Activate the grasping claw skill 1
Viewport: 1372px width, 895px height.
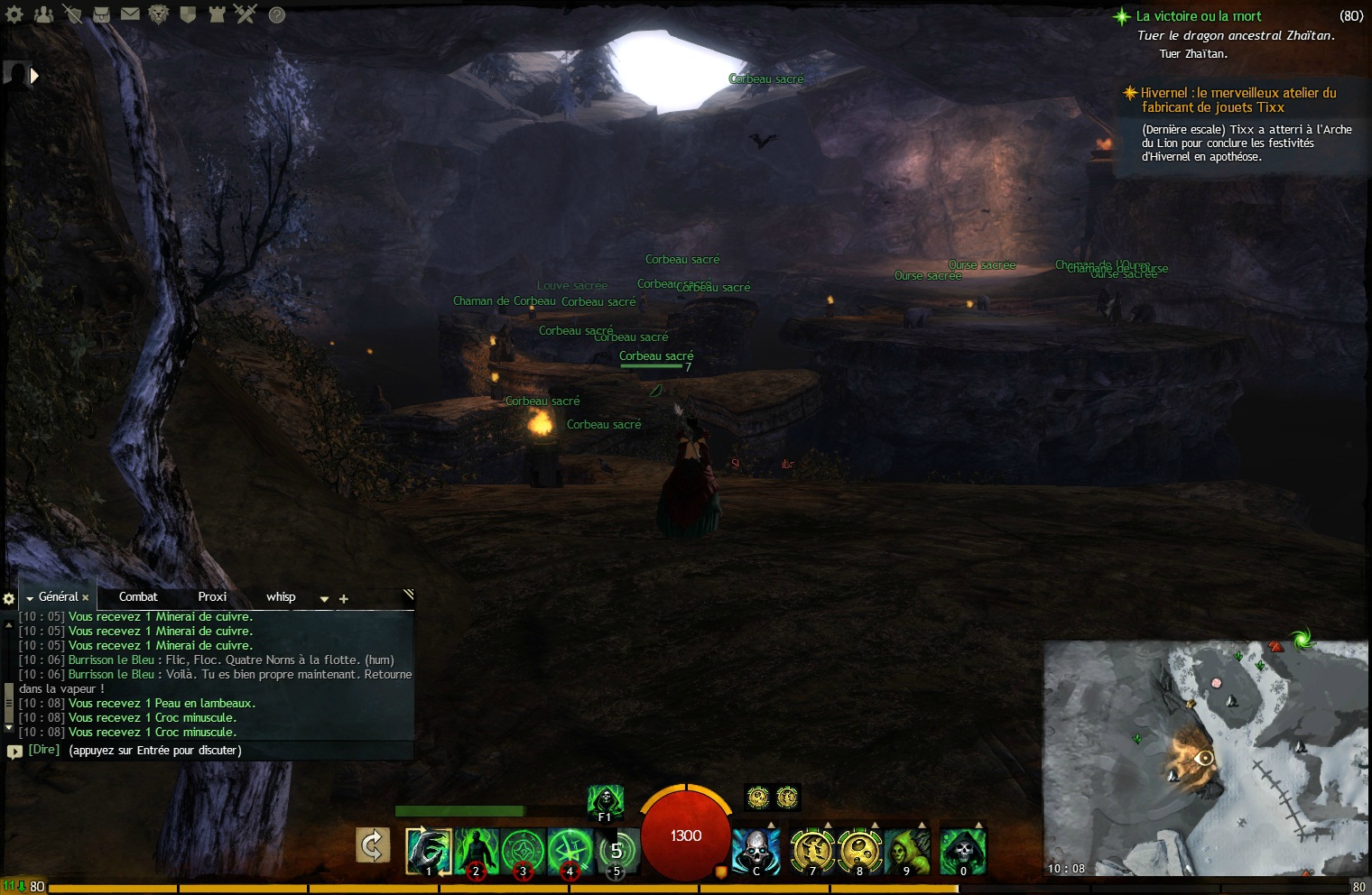428,850
